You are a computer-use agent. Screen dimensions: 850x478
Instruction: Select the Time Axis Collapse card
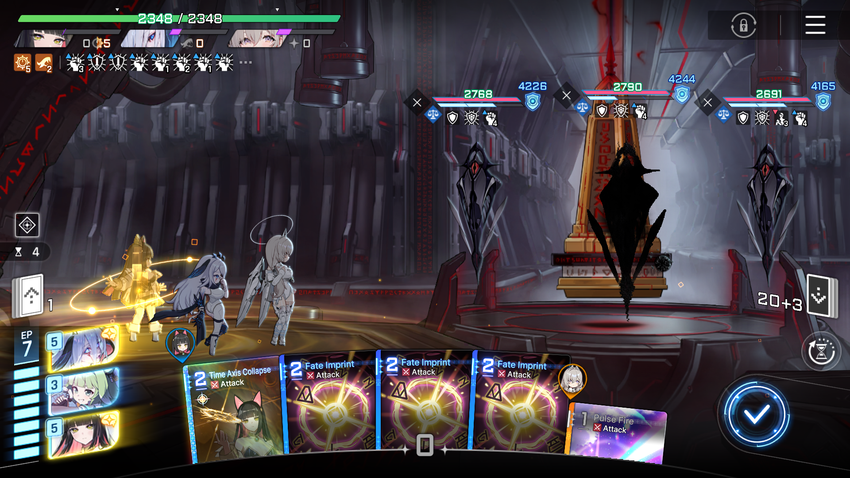coord(232,412)
